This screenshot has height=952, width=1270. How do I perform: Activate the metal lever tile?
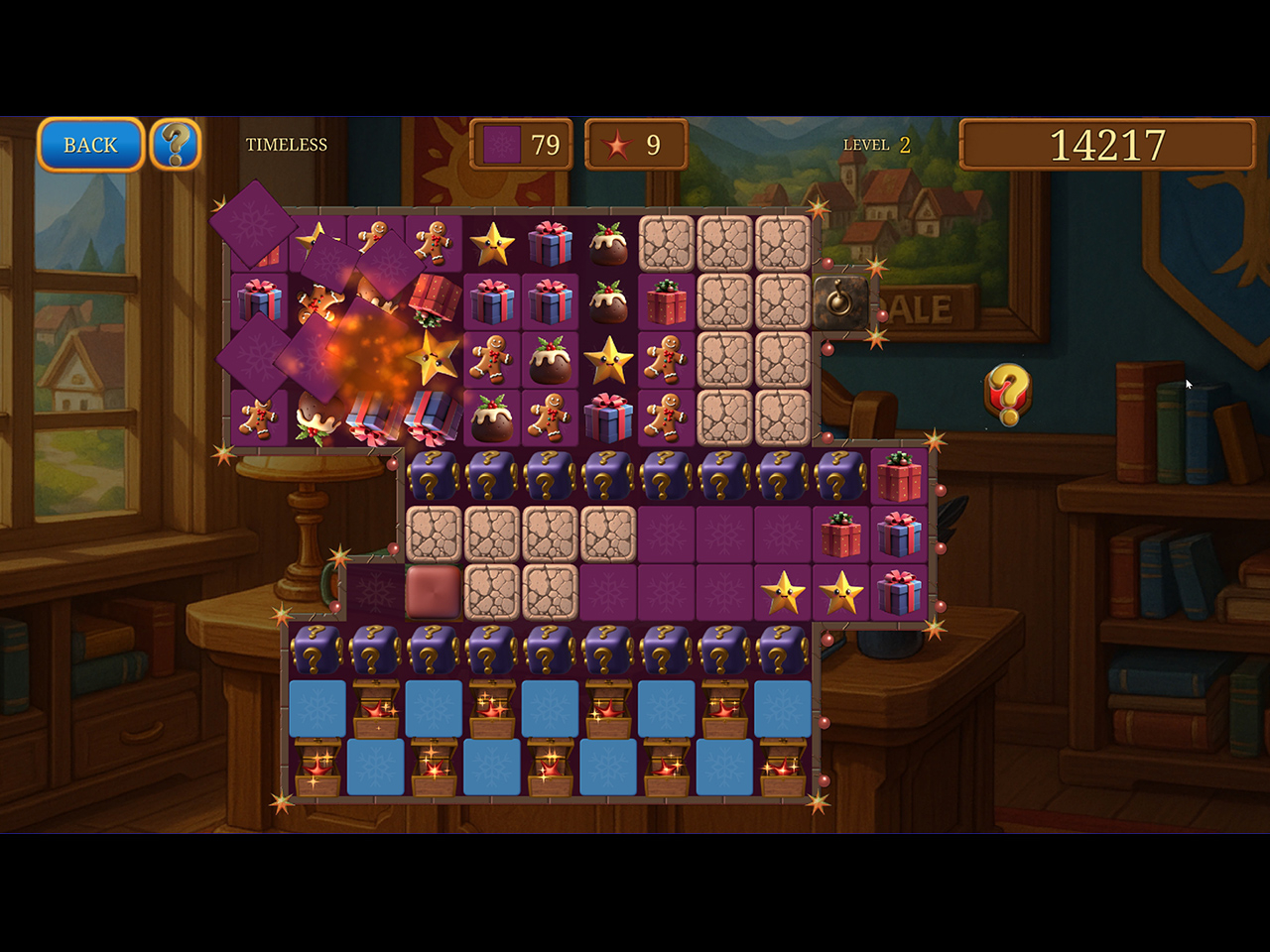(x=840, y=301)
